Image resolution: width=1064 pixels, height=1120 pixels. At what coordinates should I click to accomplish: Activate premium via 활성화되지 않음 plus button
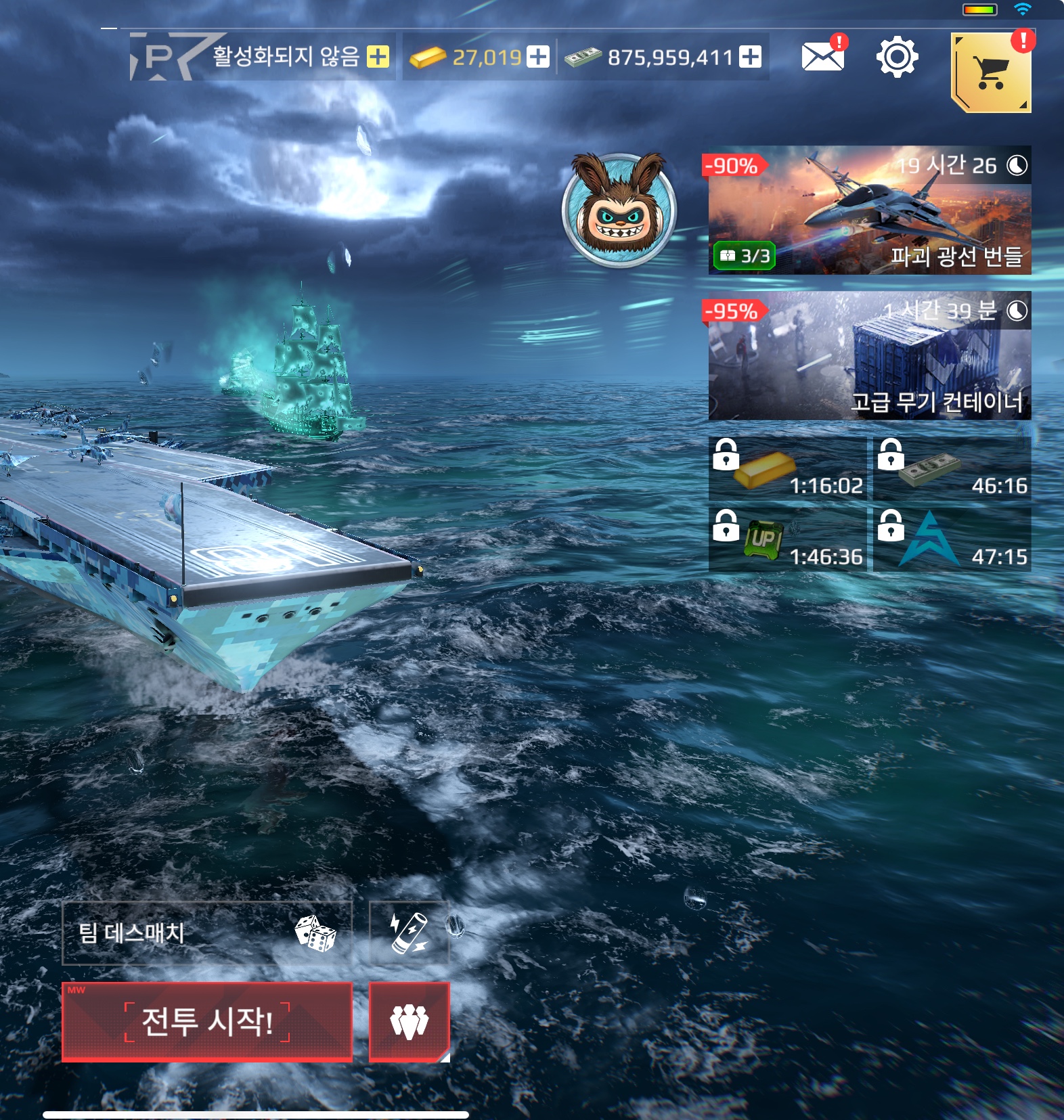[378, 57]
